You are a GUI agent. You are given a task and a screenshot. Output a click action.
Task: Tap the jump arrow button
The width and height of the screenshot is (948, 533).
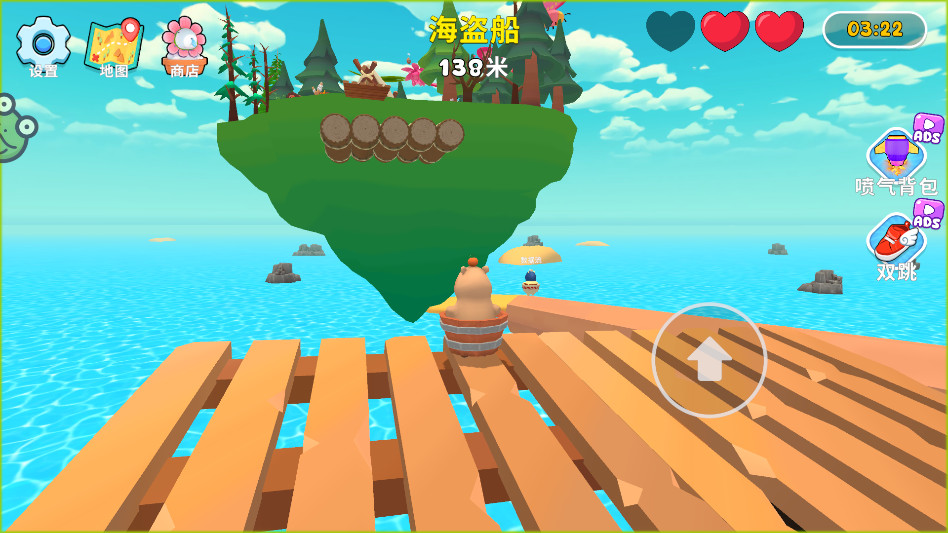(x=709, y=359)
